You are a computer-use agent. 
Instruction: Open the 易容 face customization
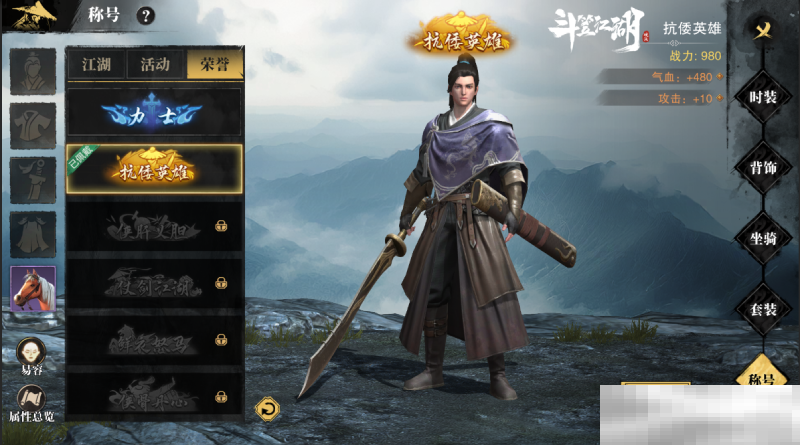32,356
